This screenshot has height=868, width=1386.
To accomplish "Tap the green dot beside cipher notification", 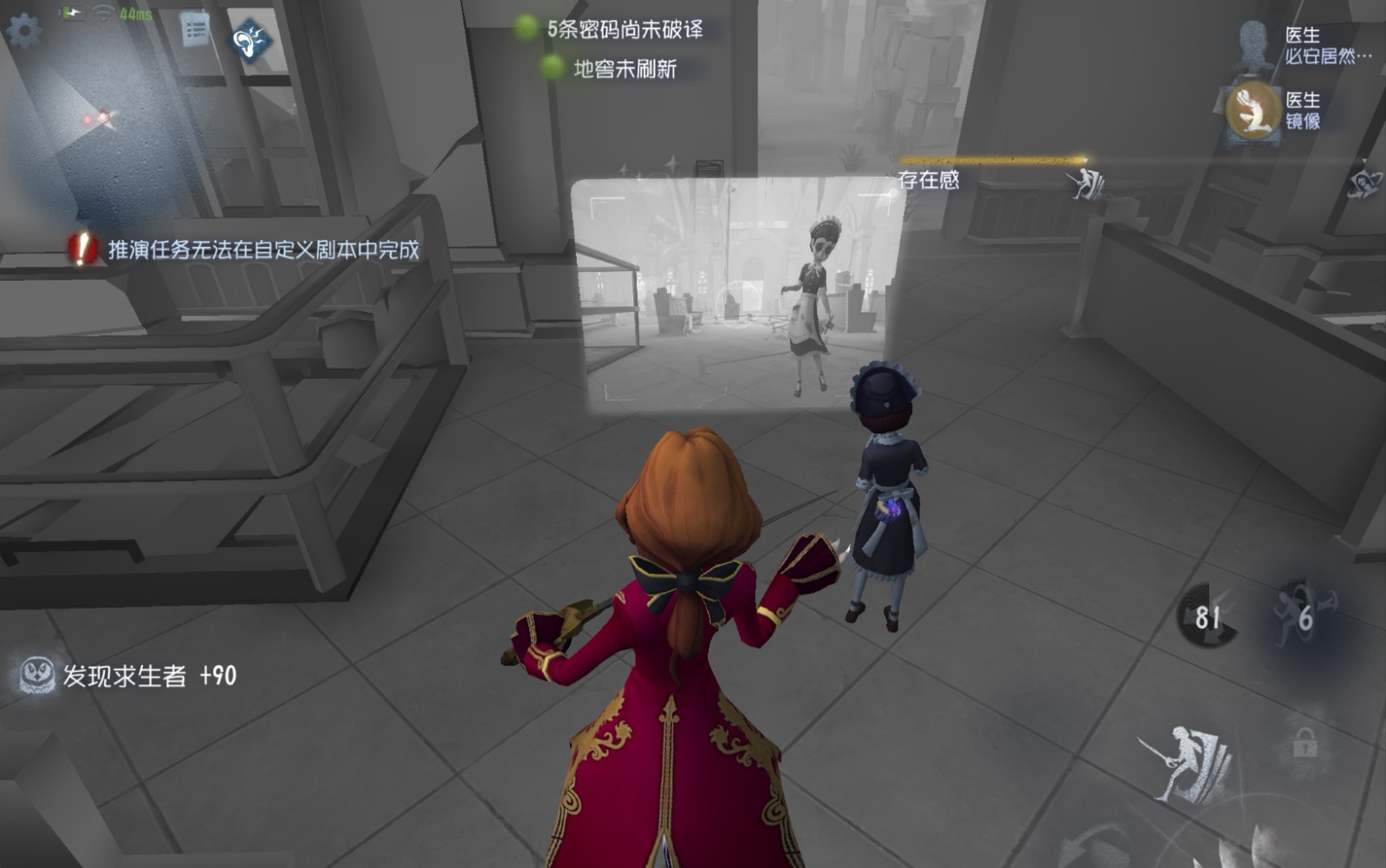I will 527,27.
